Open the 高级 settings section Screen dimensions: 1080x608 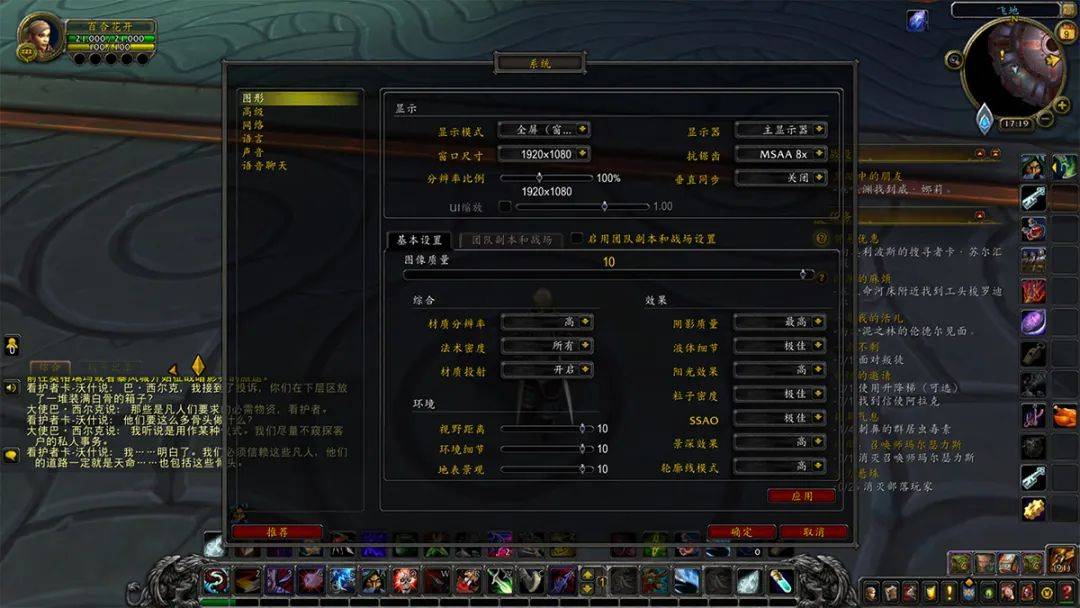(253, 112)
